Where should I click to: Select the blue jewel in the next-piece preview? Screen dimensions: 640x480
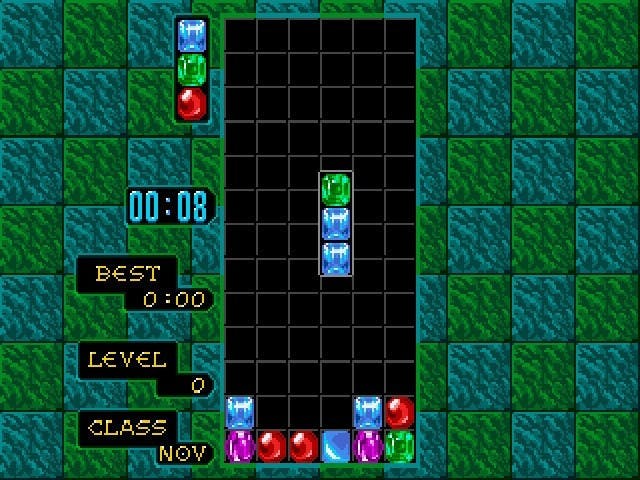[x=192, y=36]
